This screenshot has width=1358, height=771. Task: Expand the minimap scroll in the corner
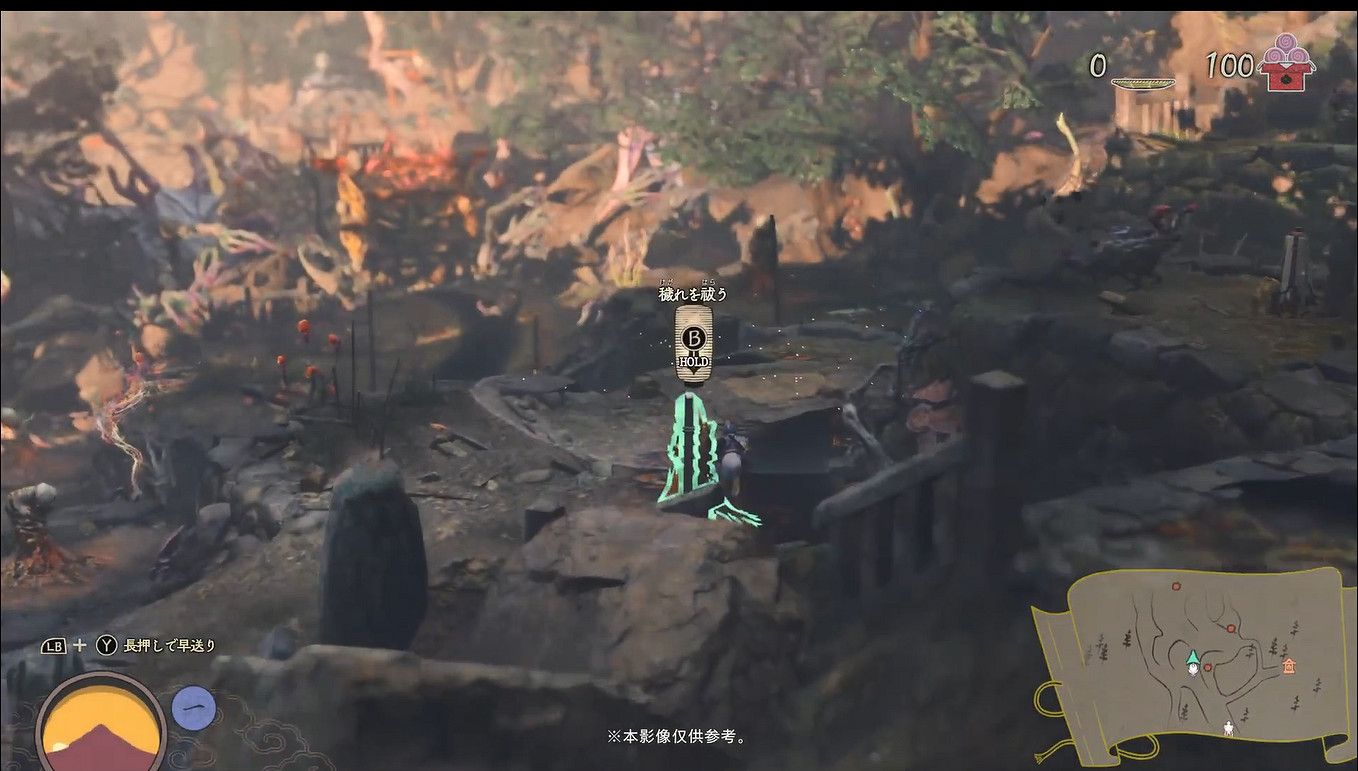click(1198, 665)
